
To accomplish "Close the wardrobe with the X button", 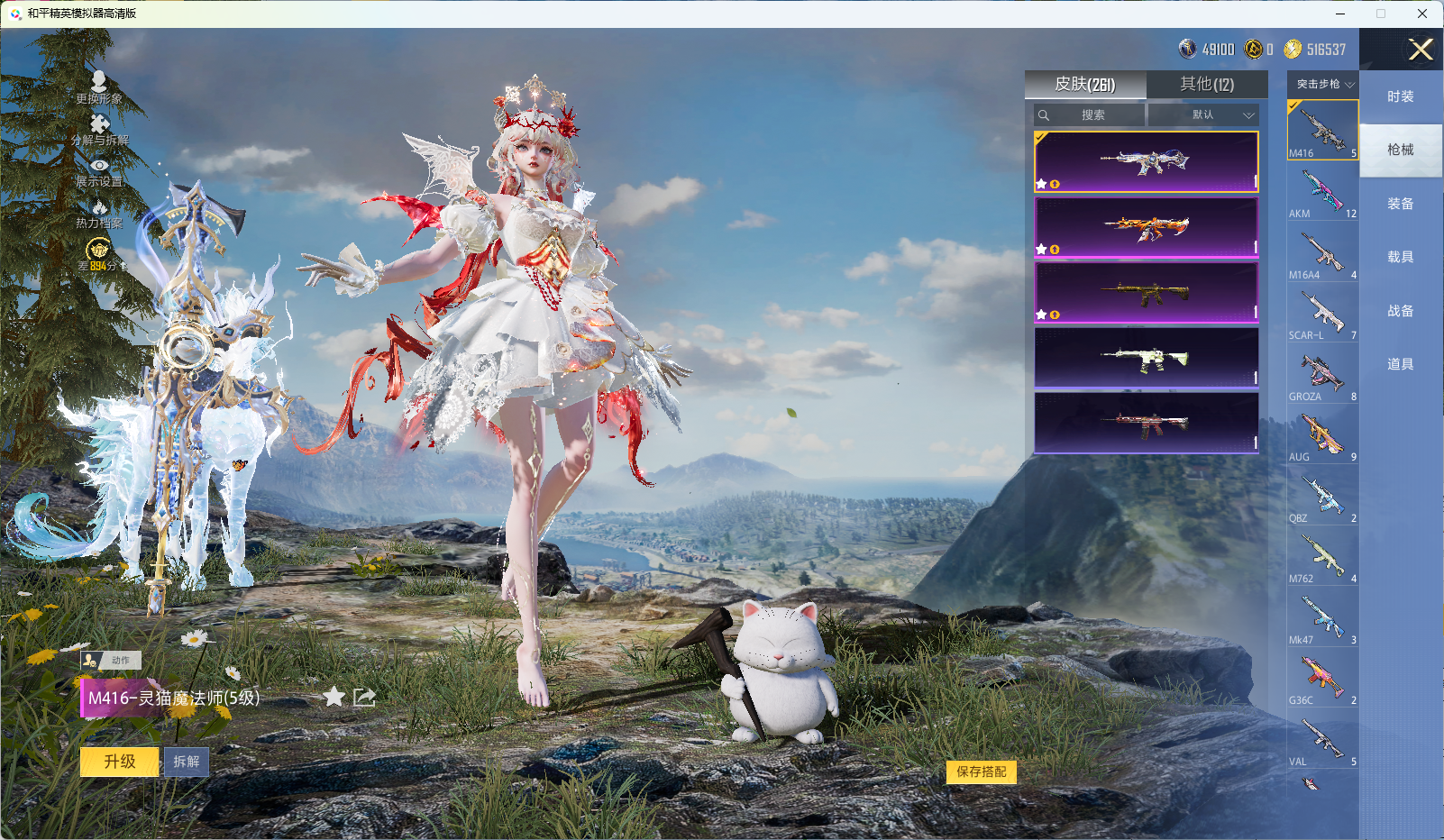I will (1421, 50).
